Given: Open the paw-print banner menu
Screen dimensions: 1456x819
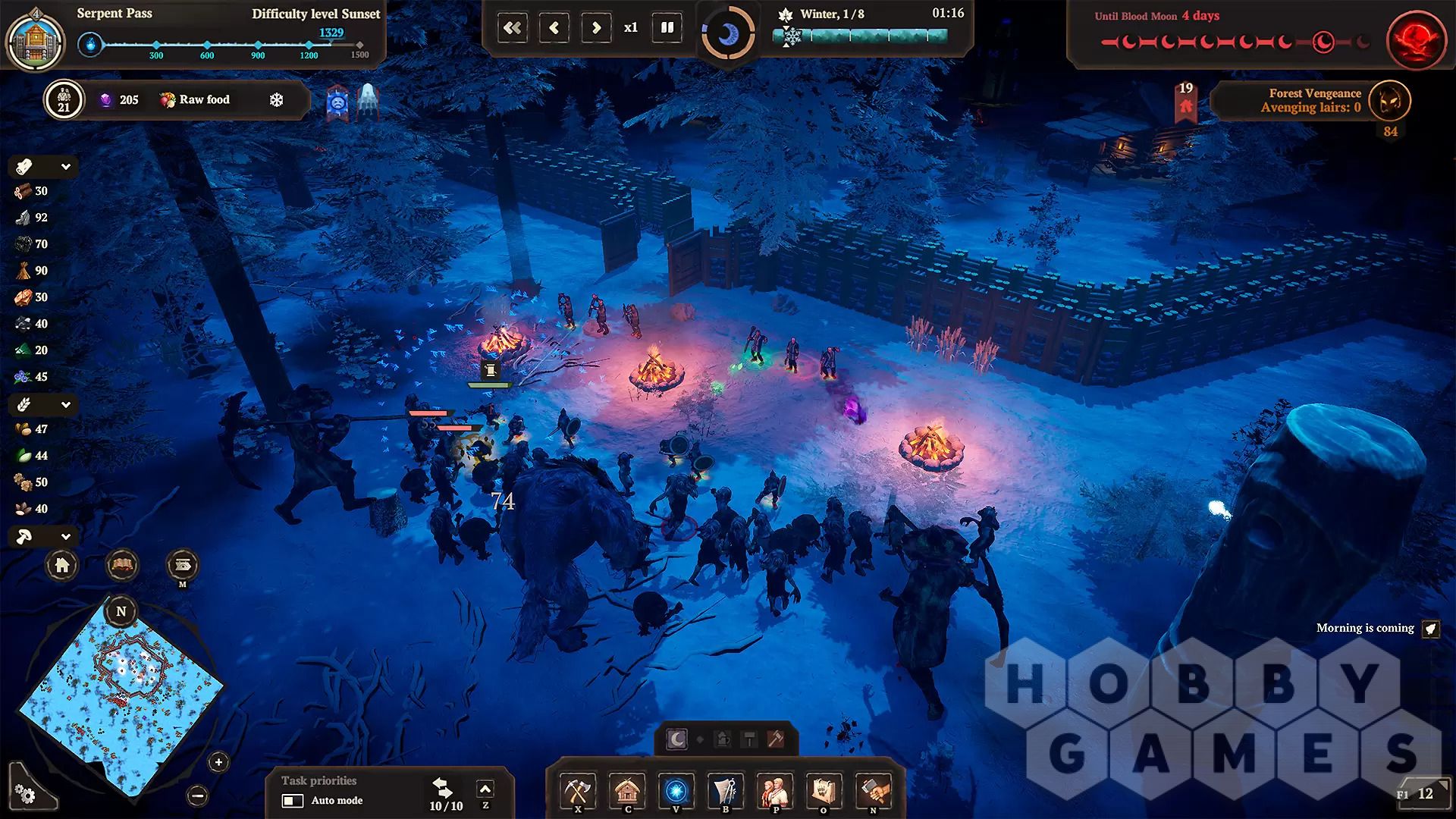Looking at the screenshot, I should [824, 791].
